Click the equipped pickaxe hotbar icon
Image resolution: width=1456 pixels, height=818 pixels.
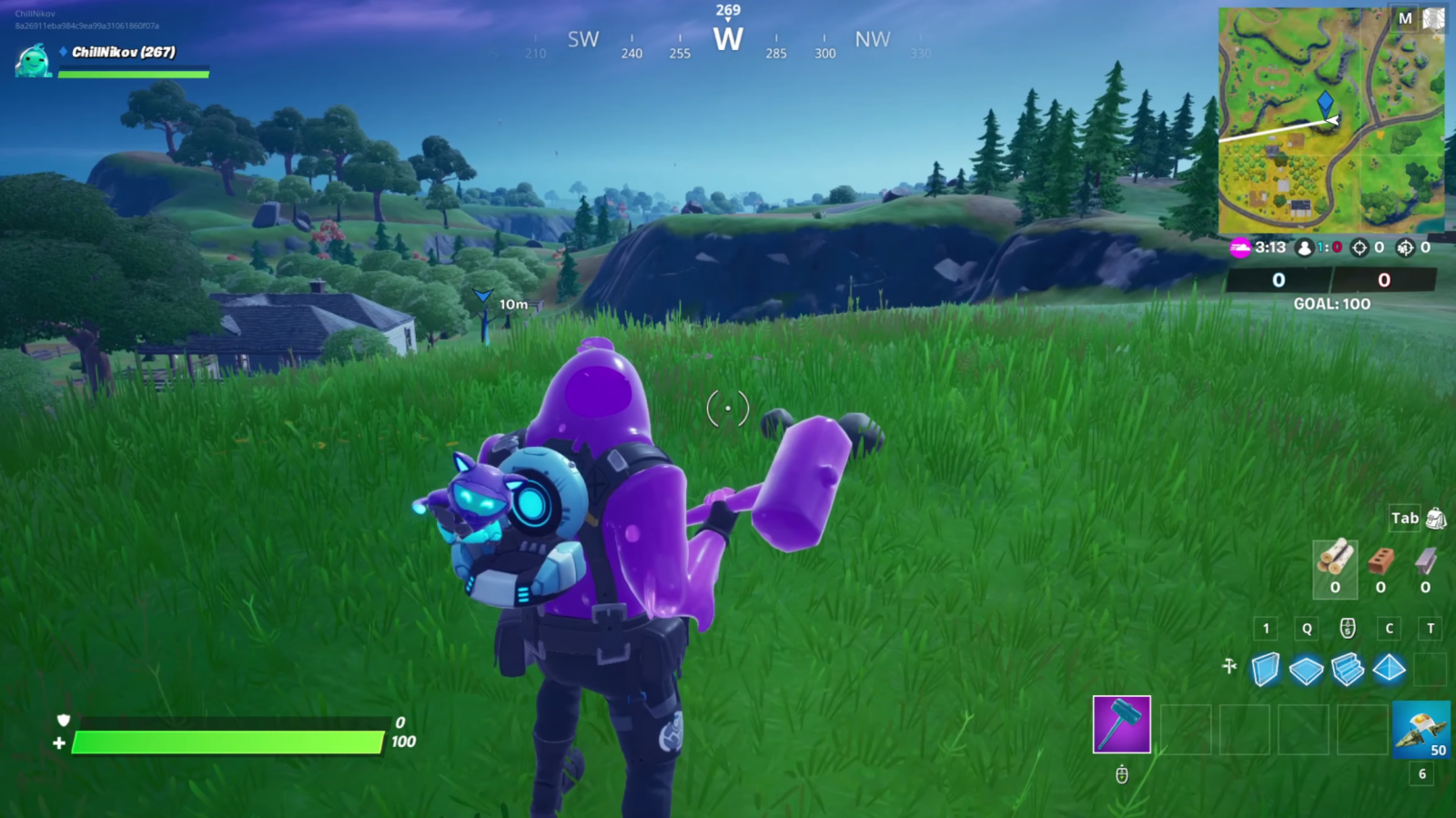(x=1121, y=725)
